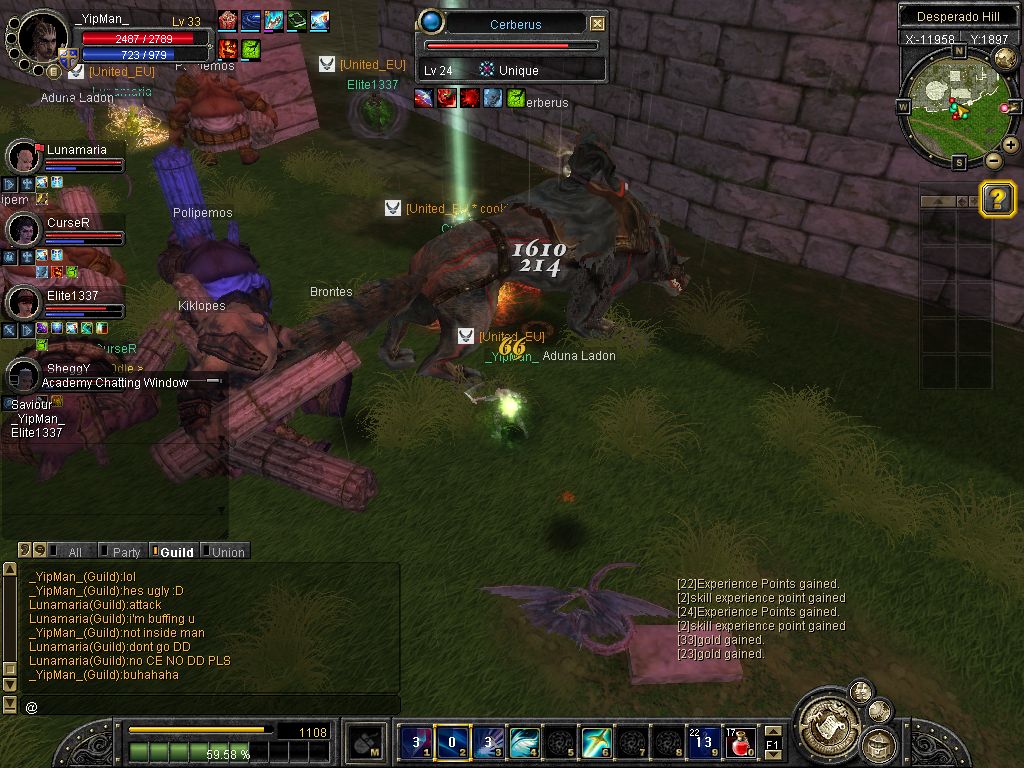Open the yellow question mark help button
The width and height of the screenshot is (1024, 768).
[x=997, y=199]
